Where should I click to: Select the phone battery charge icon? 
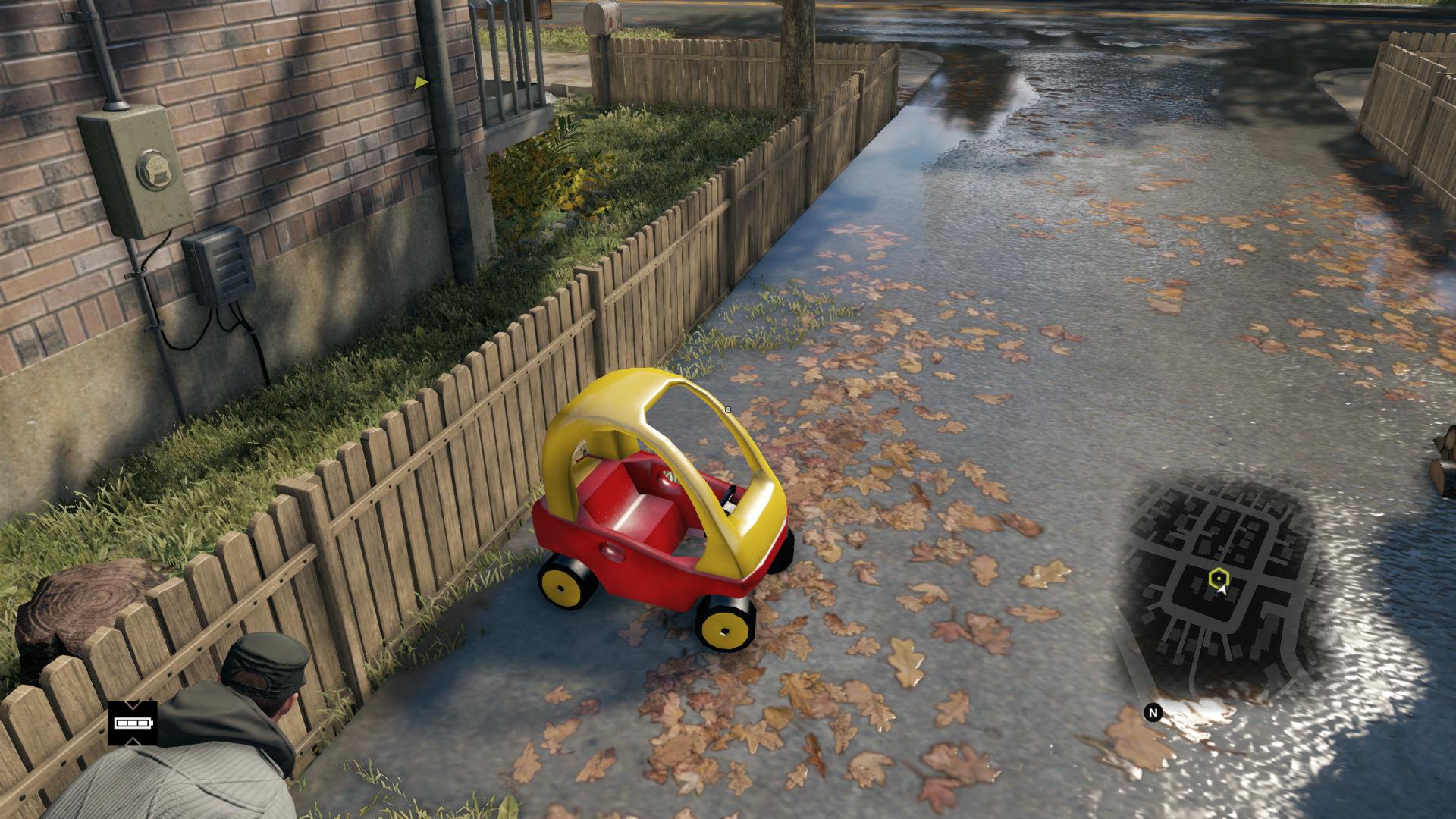(133, 723)
